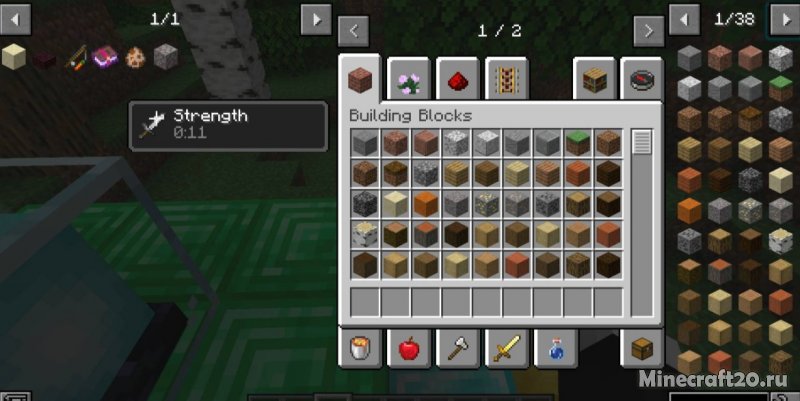
Task: Go to previous item list page of 38
Action: (684, 19)
